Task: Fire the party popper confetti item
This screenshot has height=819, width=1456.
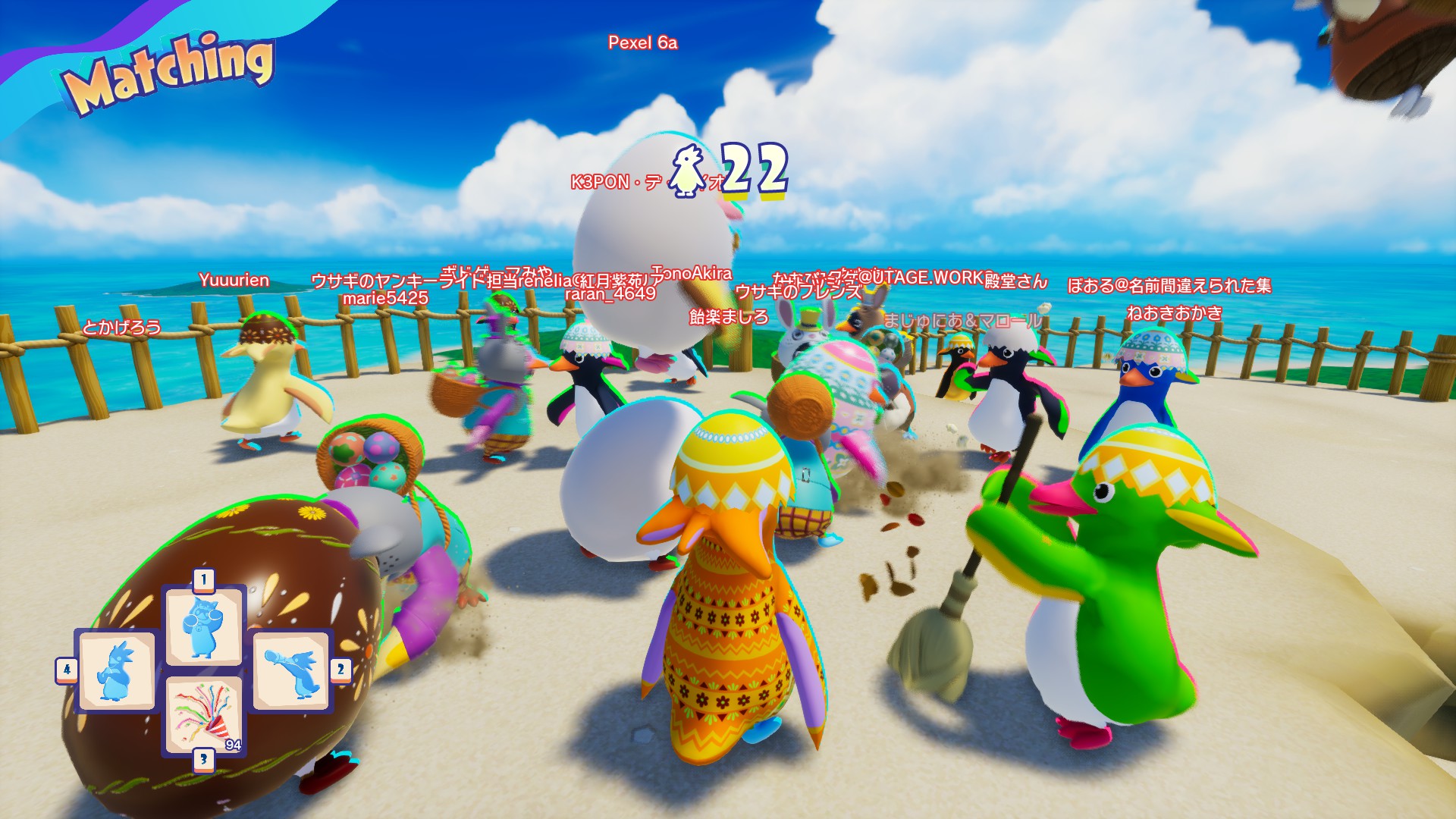Action: (203, 714)
